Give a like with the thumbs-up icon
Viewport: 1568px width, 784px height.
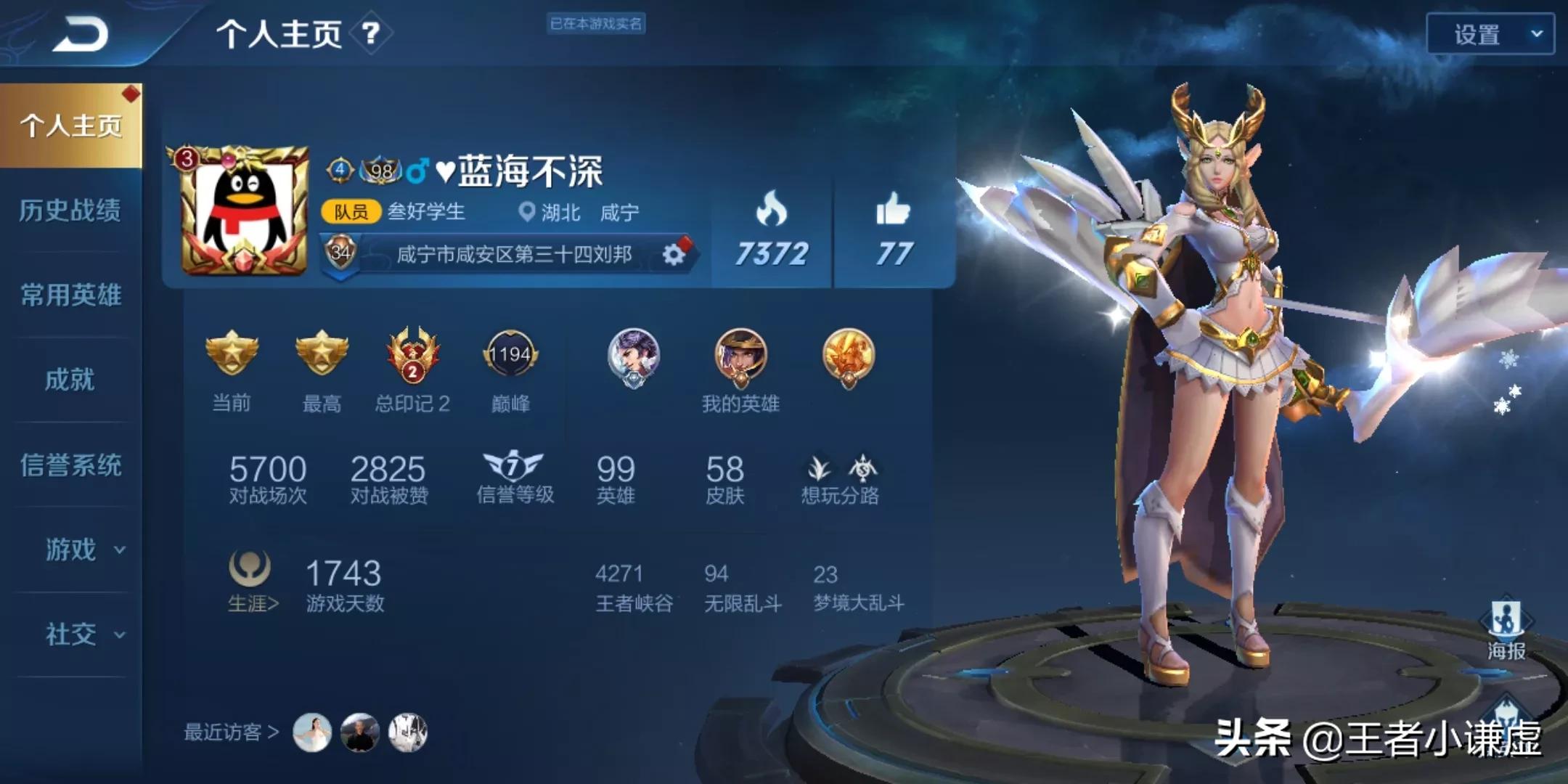893,211
